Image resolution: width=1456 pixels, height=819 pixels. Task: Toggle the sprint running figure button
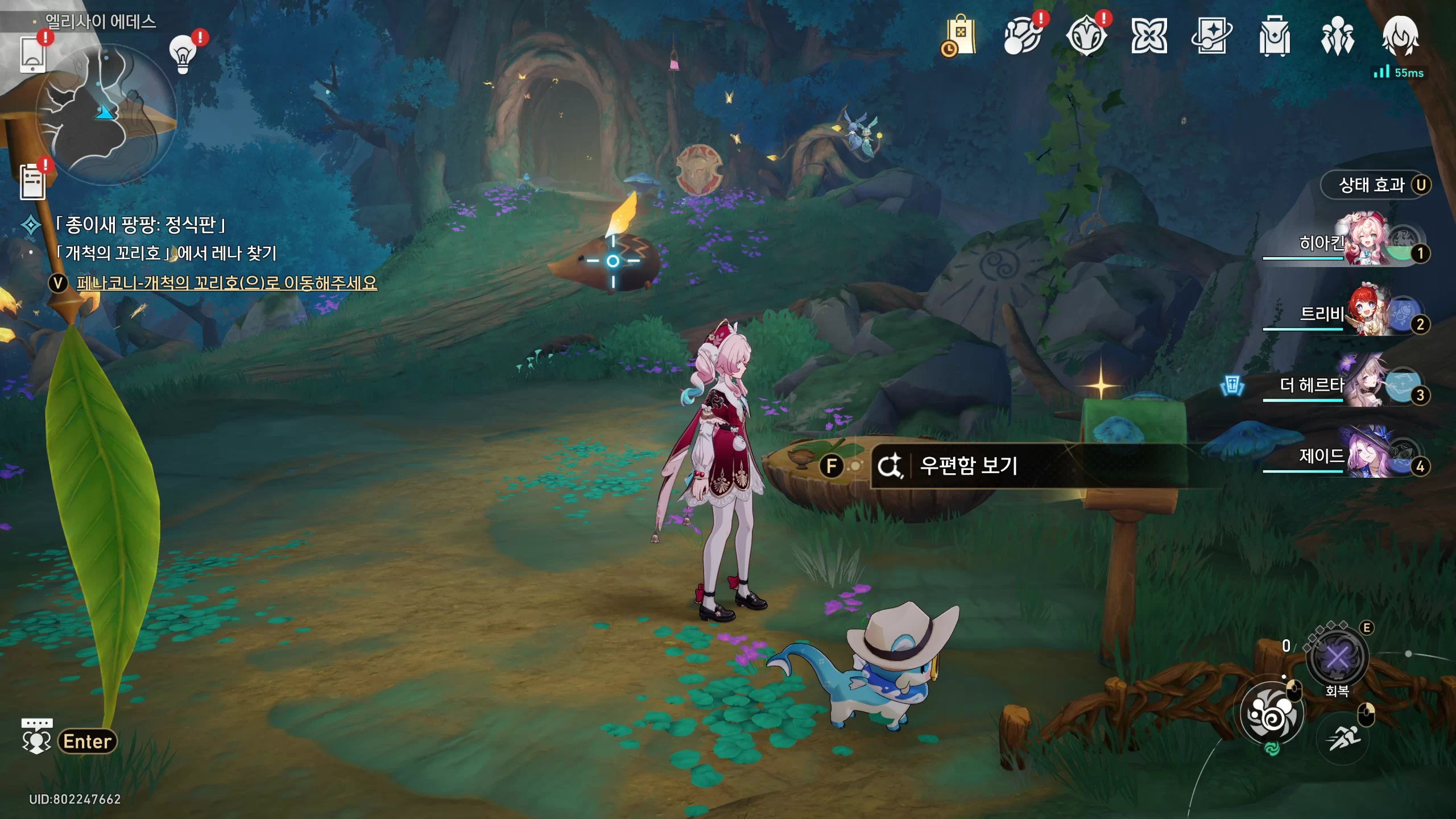tap(1343, 738)
